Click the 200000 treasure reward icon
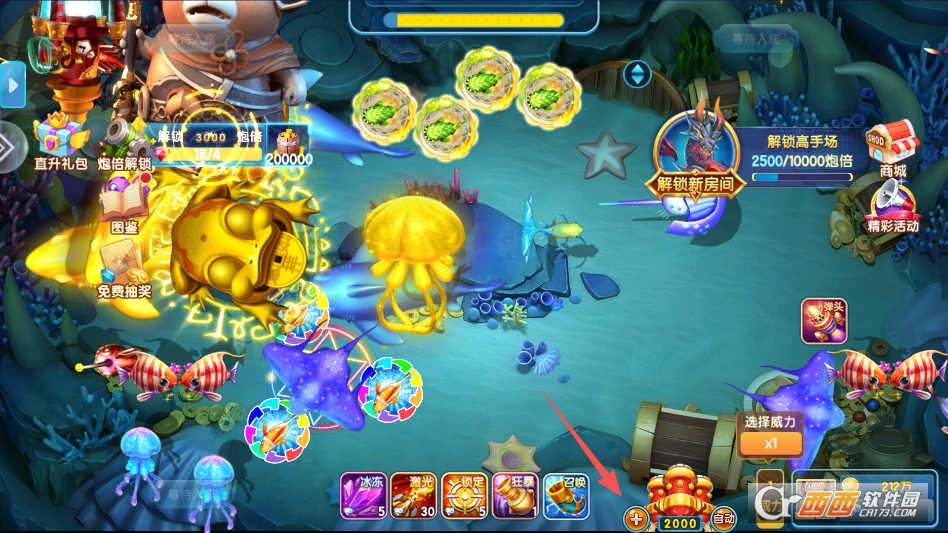 pos(288,143)
